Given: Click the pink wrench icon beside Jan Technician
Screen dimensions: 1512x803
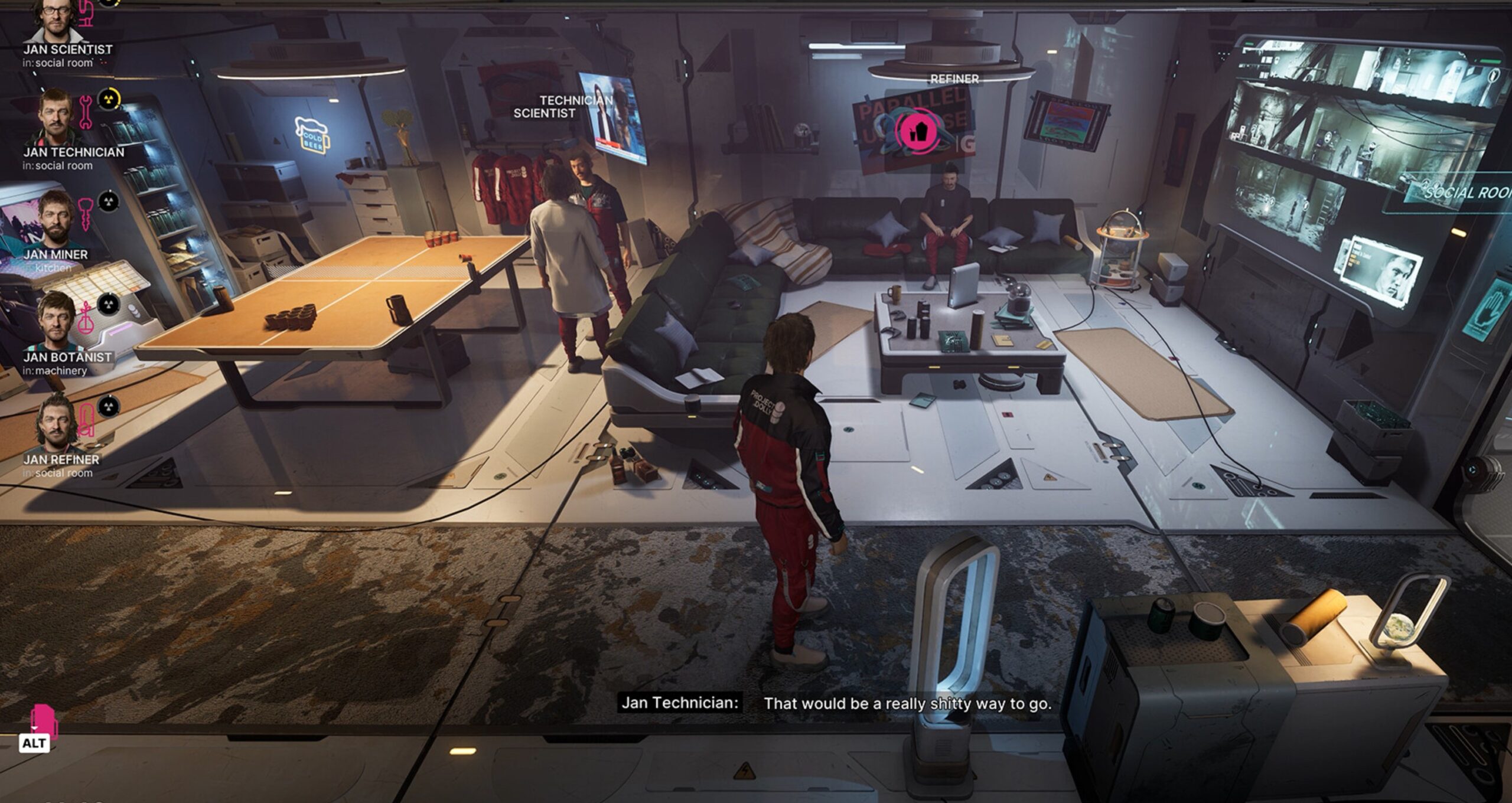Looking at the screenshot, I should [86, 112].
